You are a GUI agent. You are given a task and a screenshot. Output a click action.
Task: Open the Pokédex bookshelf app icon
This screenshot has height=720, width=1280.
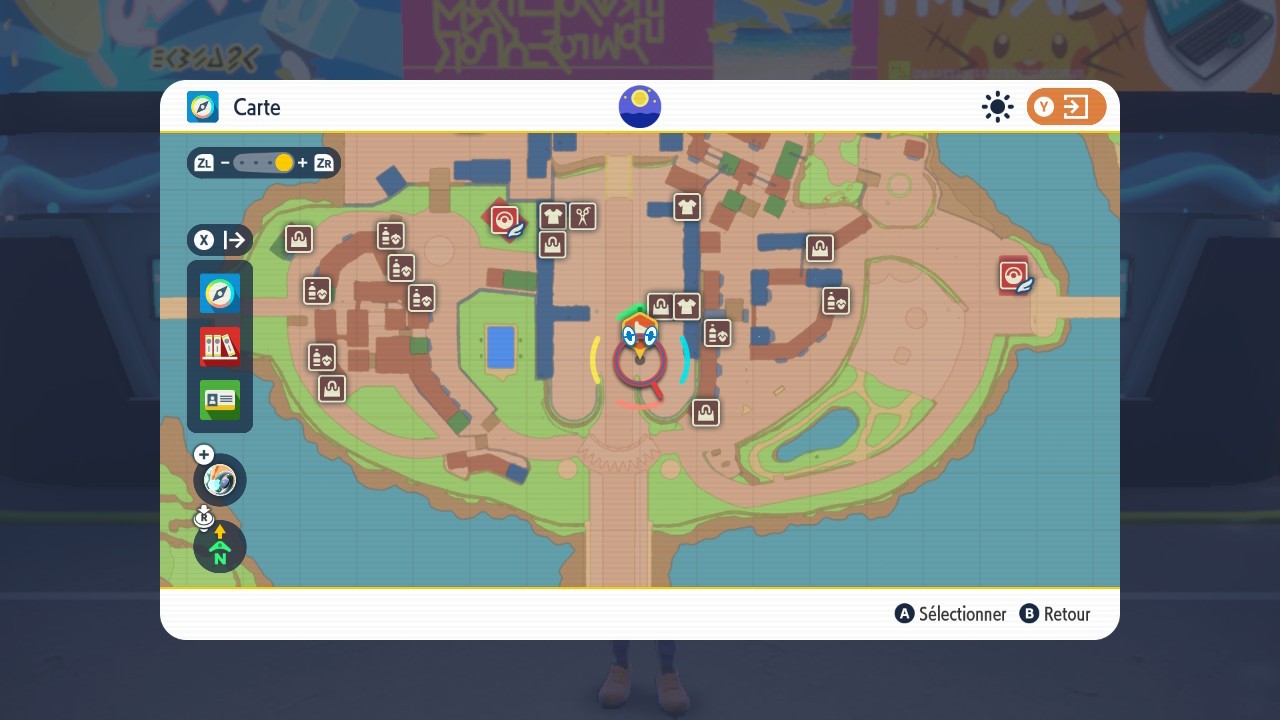pos(220,347)
